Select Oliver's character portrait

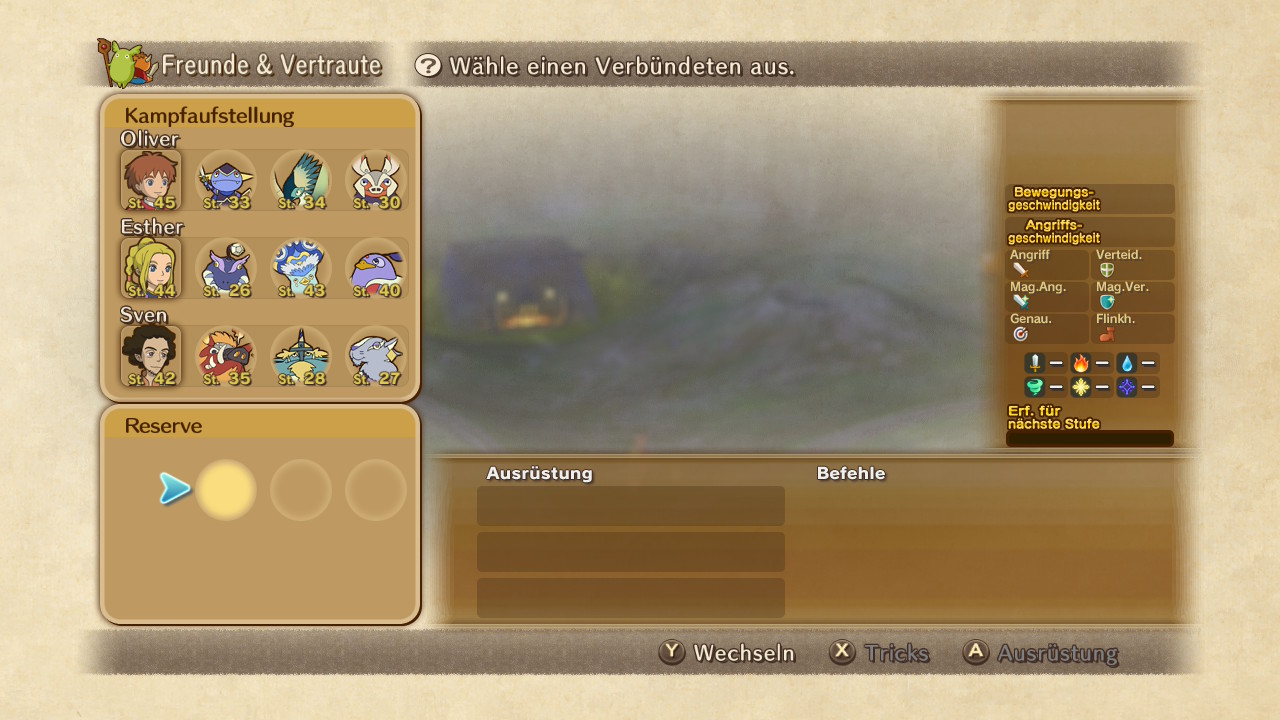(151, 180)
